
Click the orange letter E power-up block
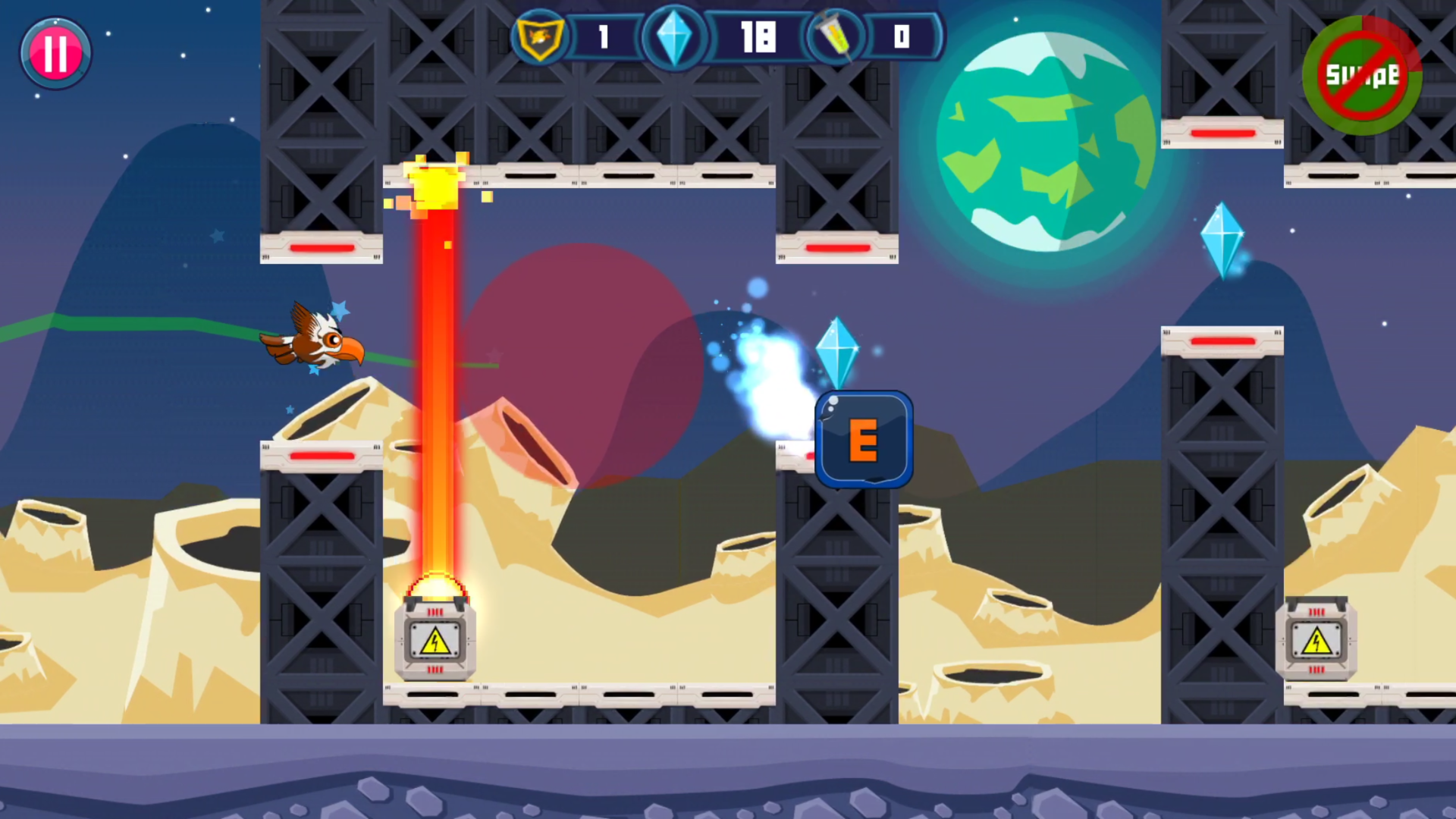click(864, 440)
